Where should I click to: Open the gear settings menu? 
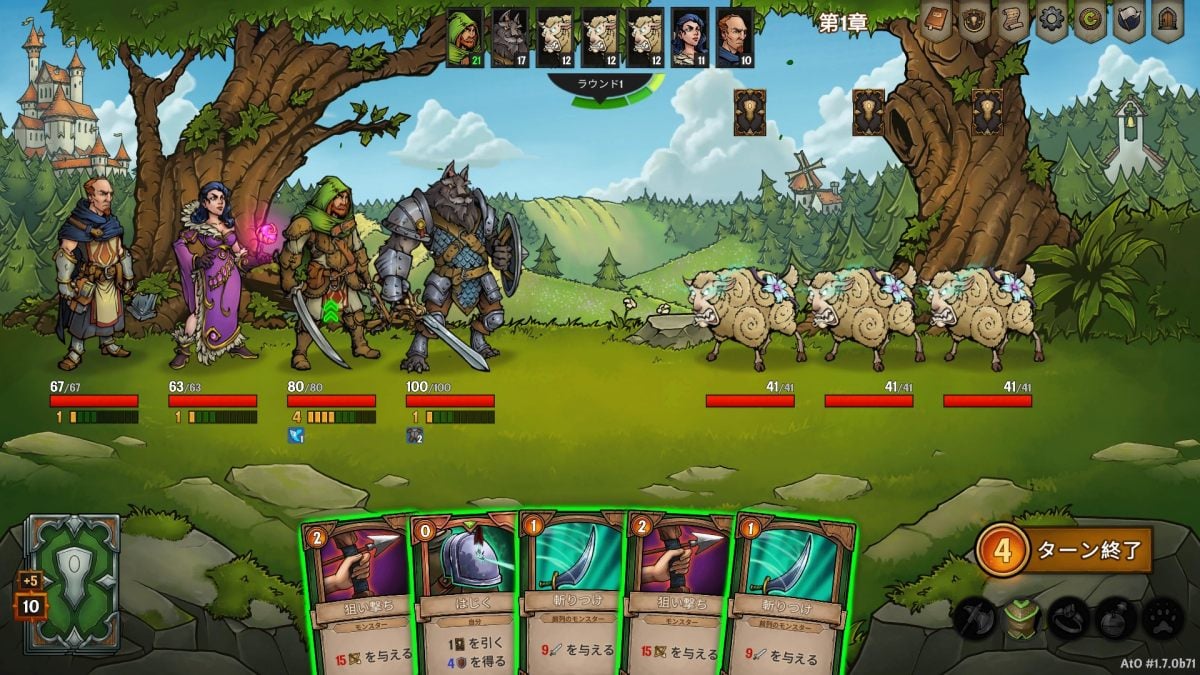coord(1051,22)
